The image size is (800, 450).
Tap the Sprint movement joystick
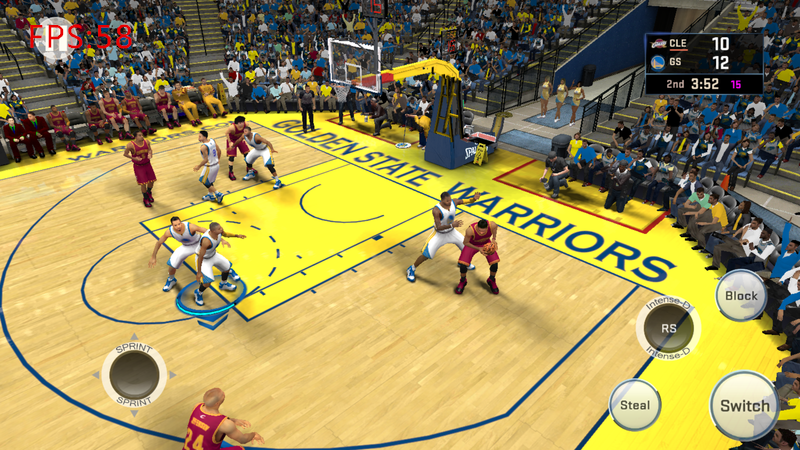coord(134,375)
